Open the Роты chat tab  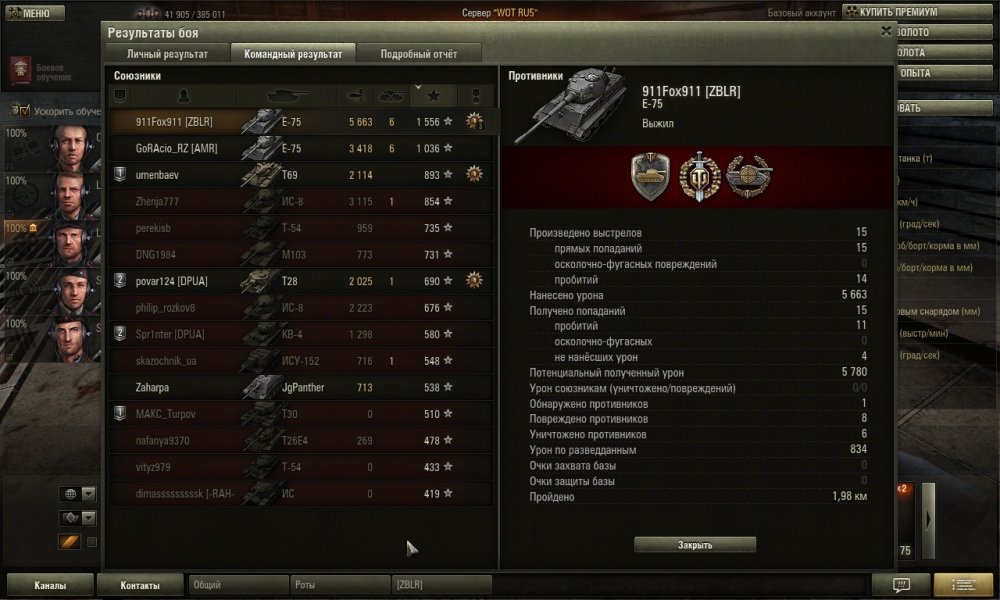pos(338,583)
